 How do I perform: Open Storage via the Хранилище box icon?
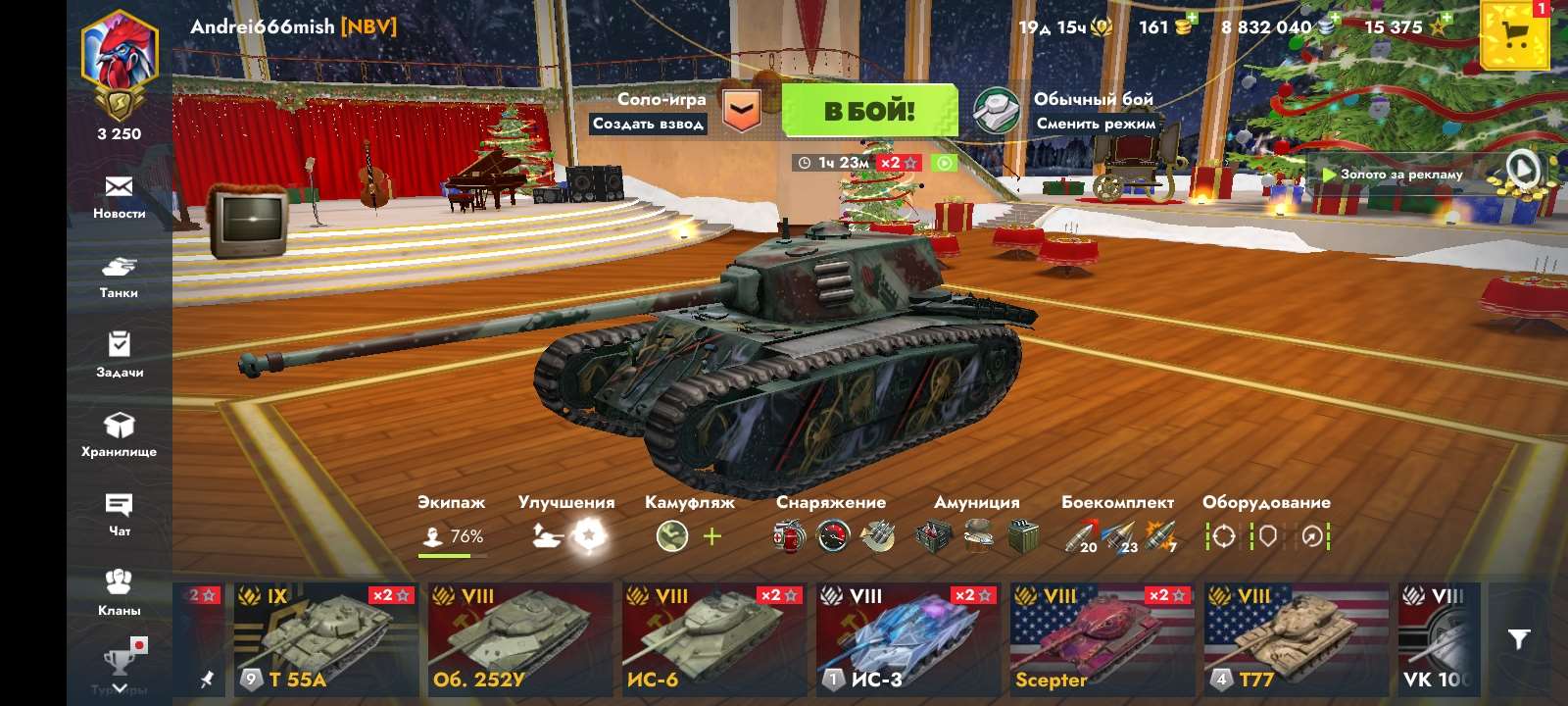120,431
